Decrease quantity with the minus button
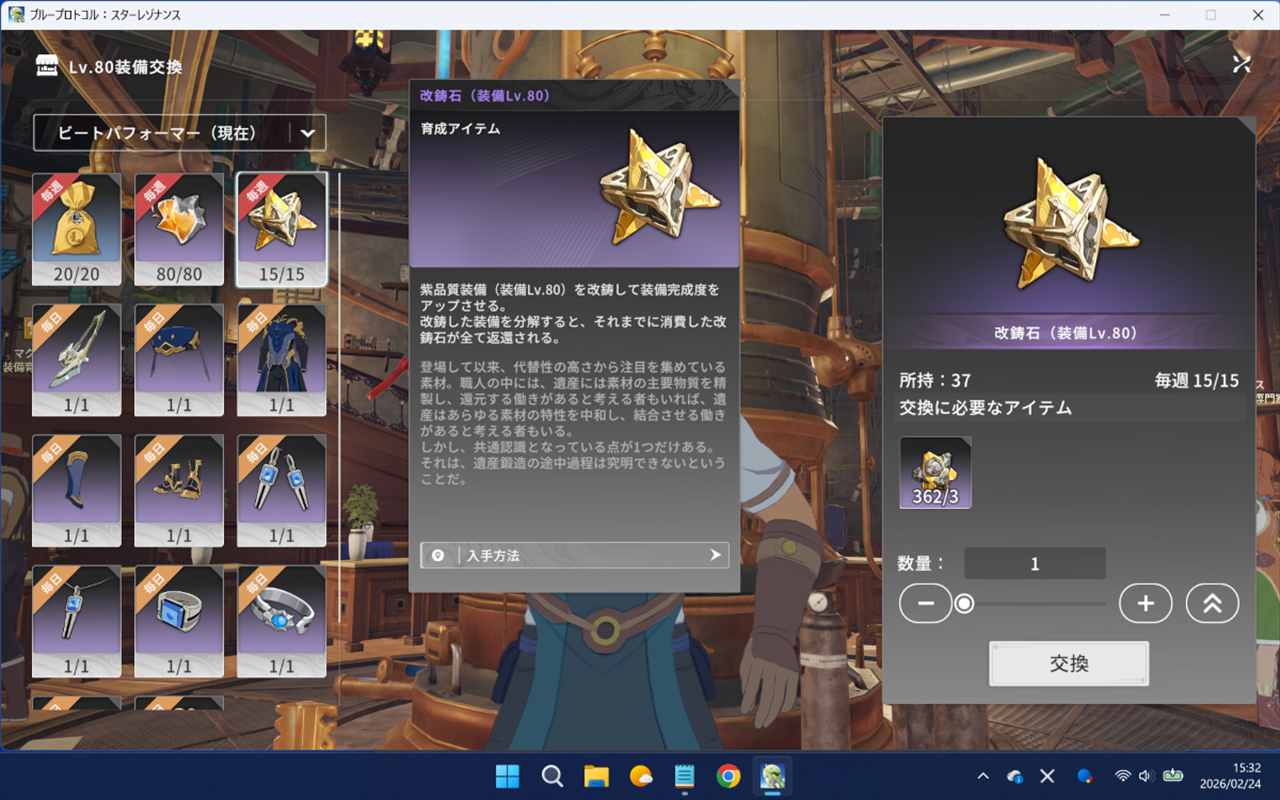The image size is (1280, 800). coord(925,603)
